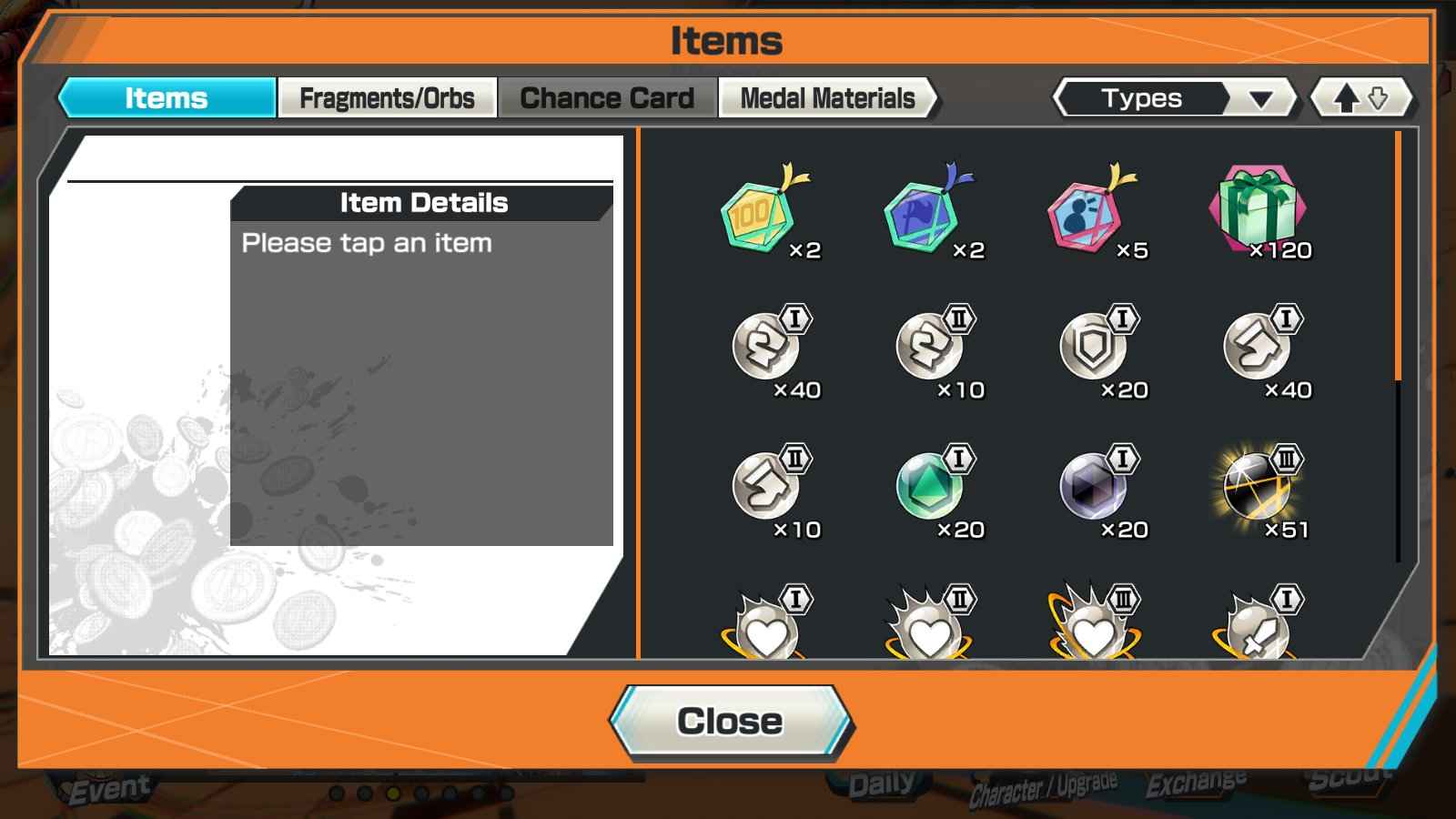Open the Fragments/Orbs tab
Viewport: 1456px width, 819px height.
point(387,97)
